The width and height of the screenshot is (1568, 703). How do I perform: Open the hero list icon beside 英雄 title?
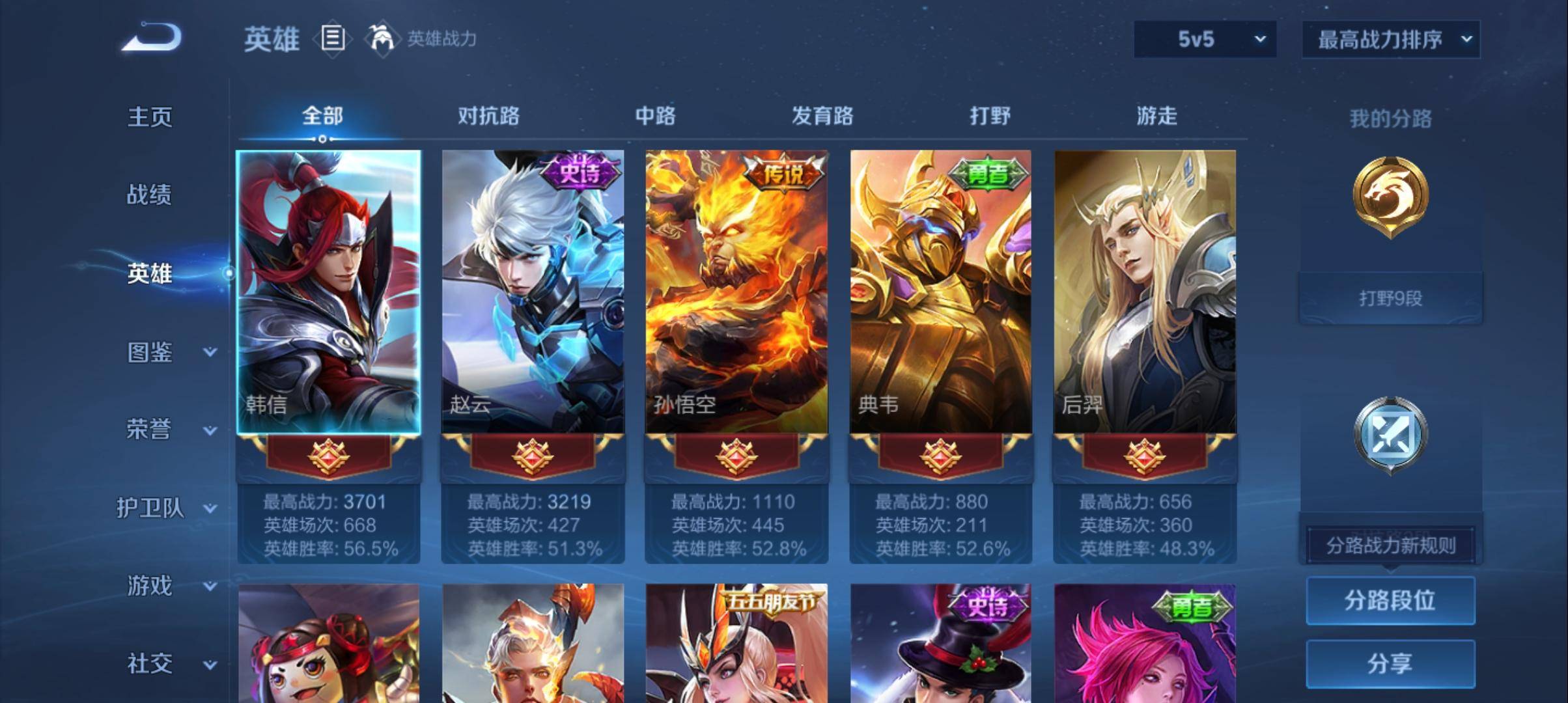click(333, 39)
